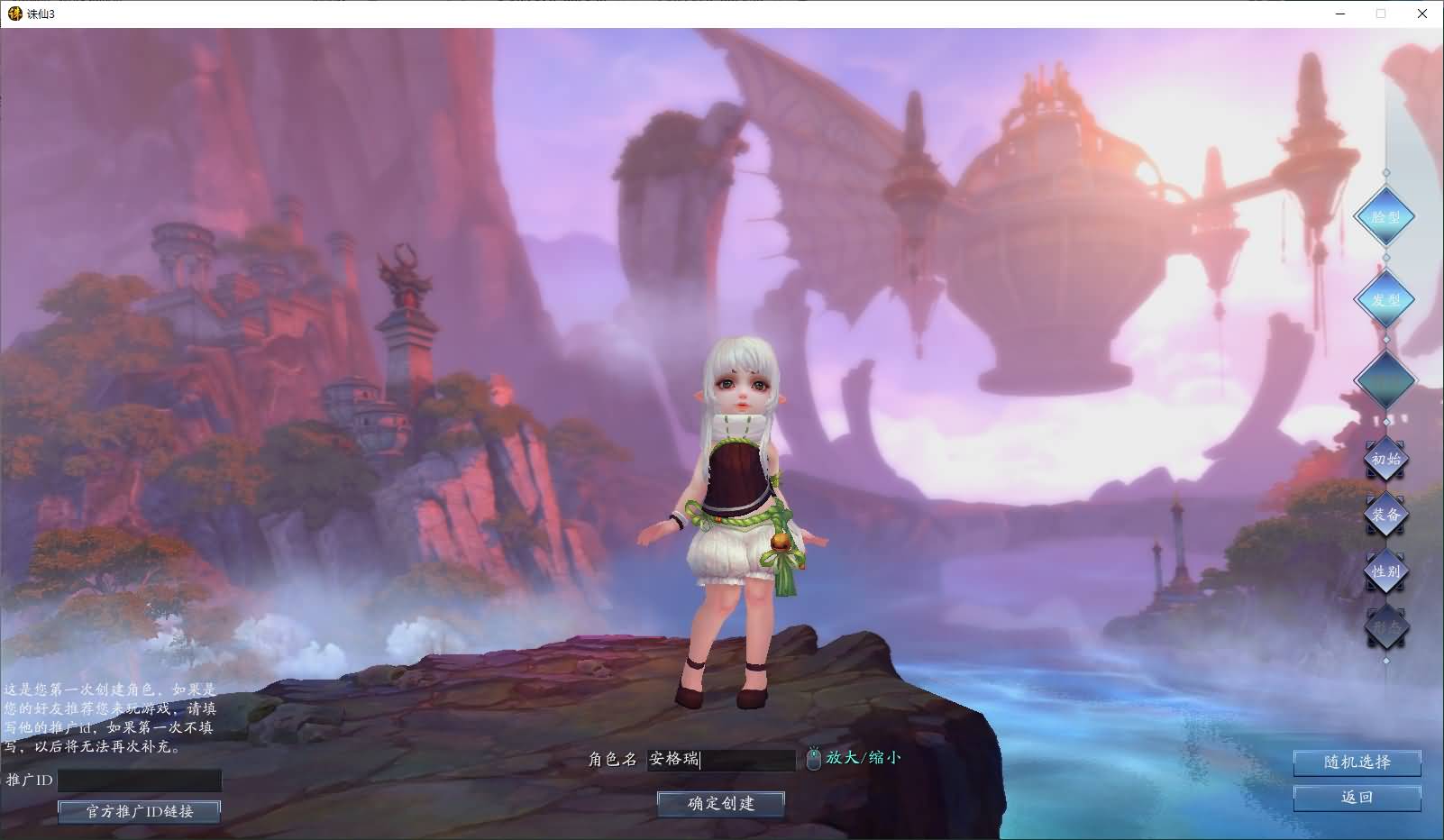Click the 返回 return button
Image resolution: width=1444 pixels, height=840 pixels.
tap(1356, 798)
